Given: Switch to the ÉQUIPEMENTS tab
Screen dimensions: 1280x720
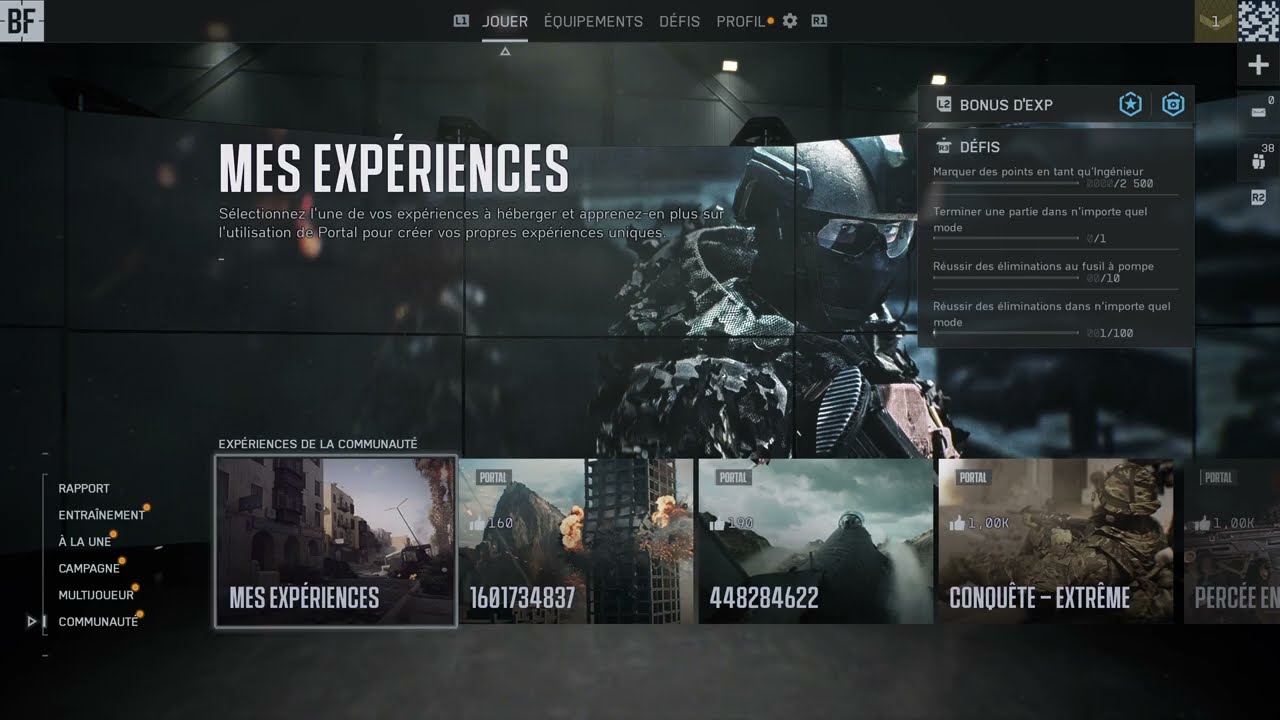Looking at the screenshot, I should point(593,21).
